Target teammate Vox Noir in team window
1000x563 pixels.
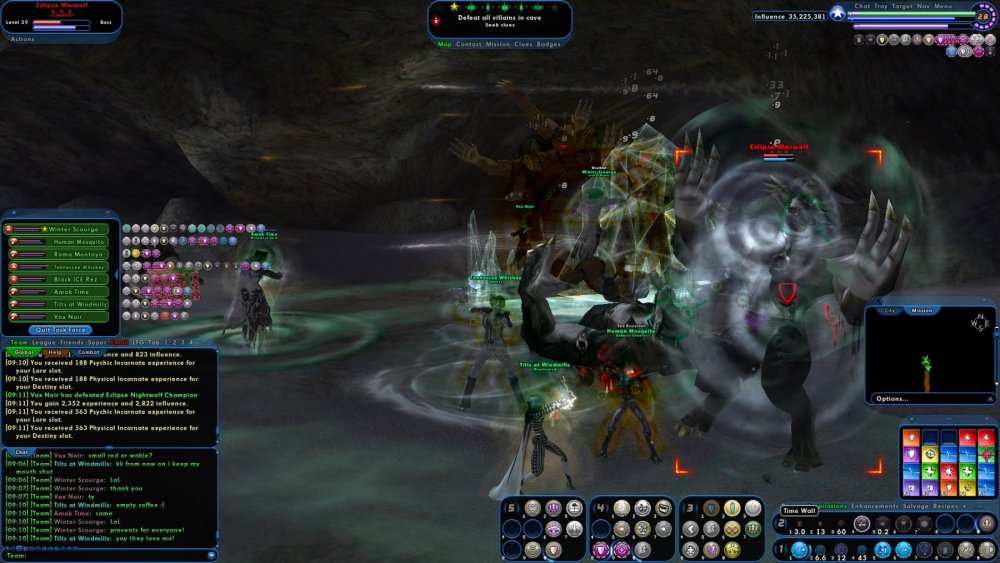coord(66,317)
